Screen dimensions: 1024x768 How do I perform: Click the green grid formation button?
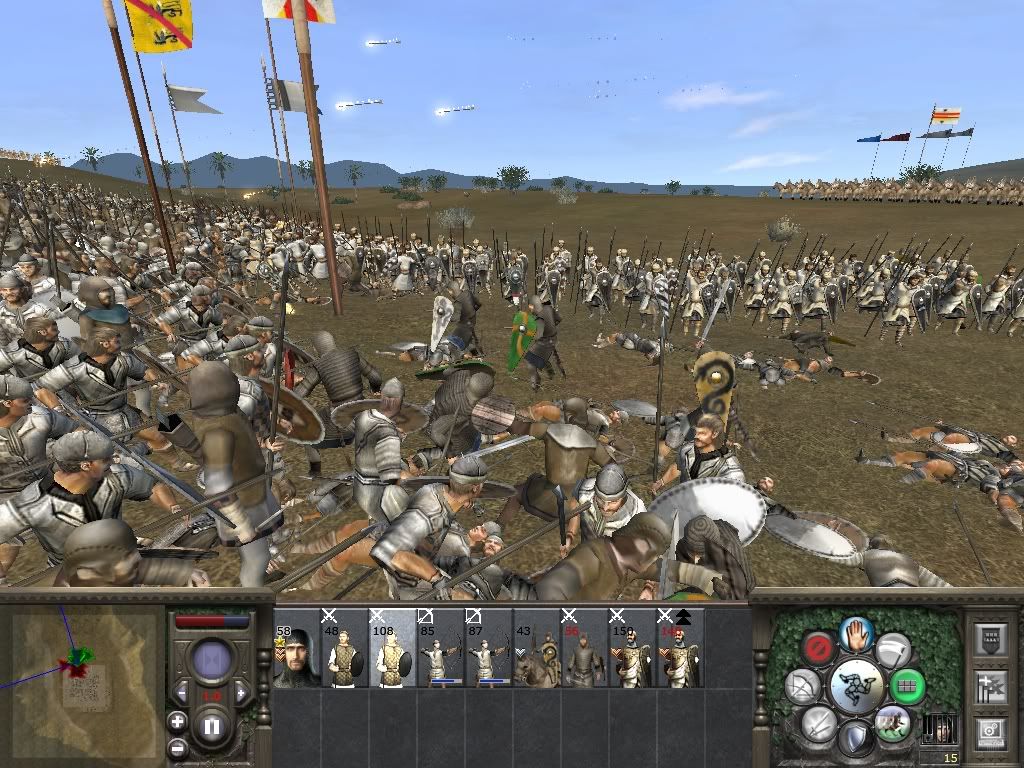tap(907, 687)
